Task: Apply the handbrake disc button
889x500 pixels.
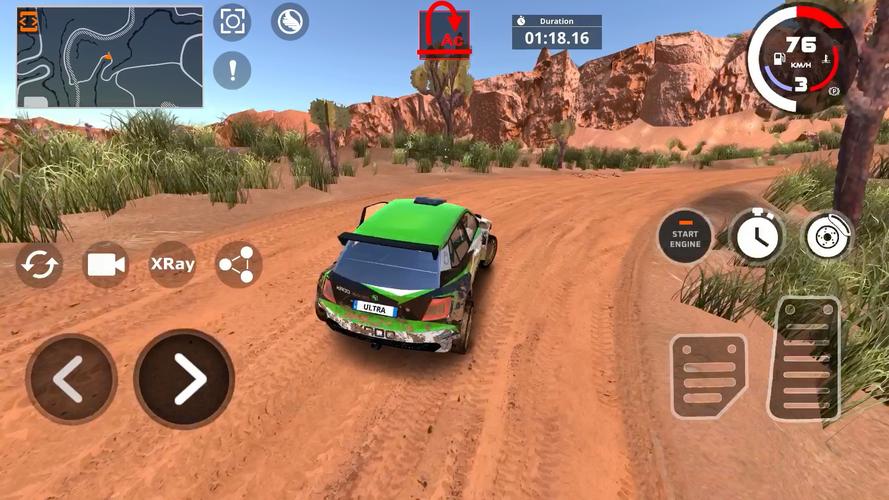Action: [x=829, y=236]
